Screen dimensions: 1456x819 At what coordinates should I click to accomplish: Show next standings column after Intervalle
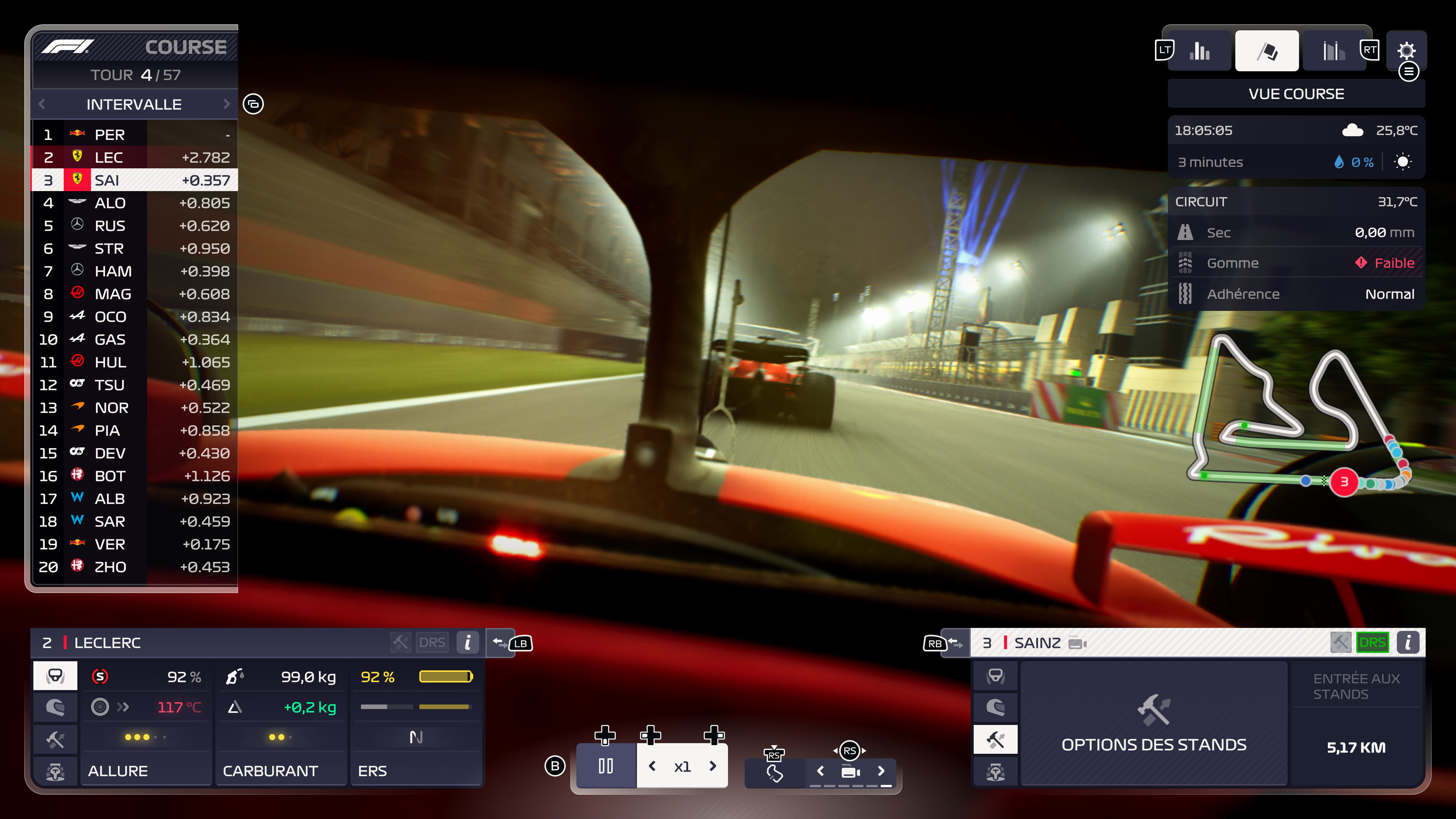click(x=227, y=104)
